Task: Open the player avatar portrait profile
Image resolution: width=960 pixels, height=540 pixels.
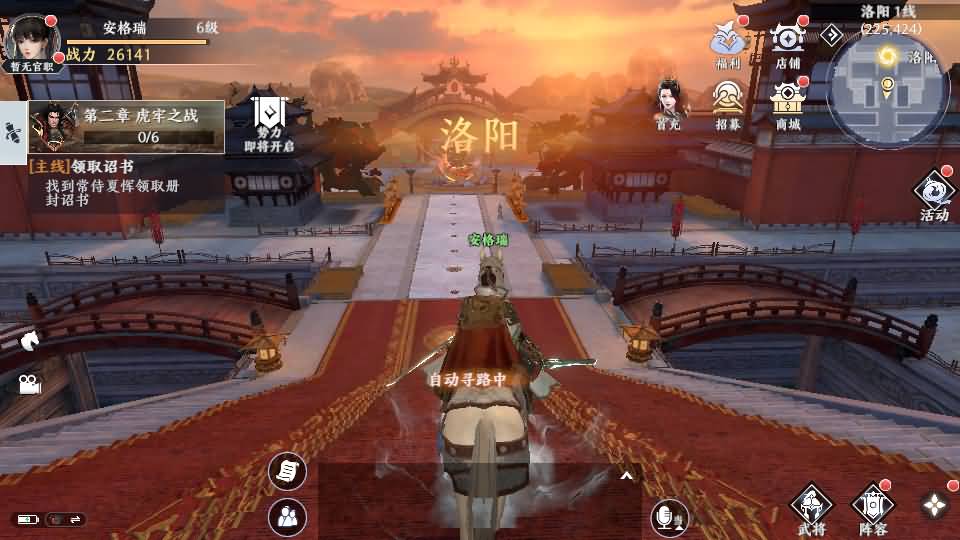Action: coord(32,40)
